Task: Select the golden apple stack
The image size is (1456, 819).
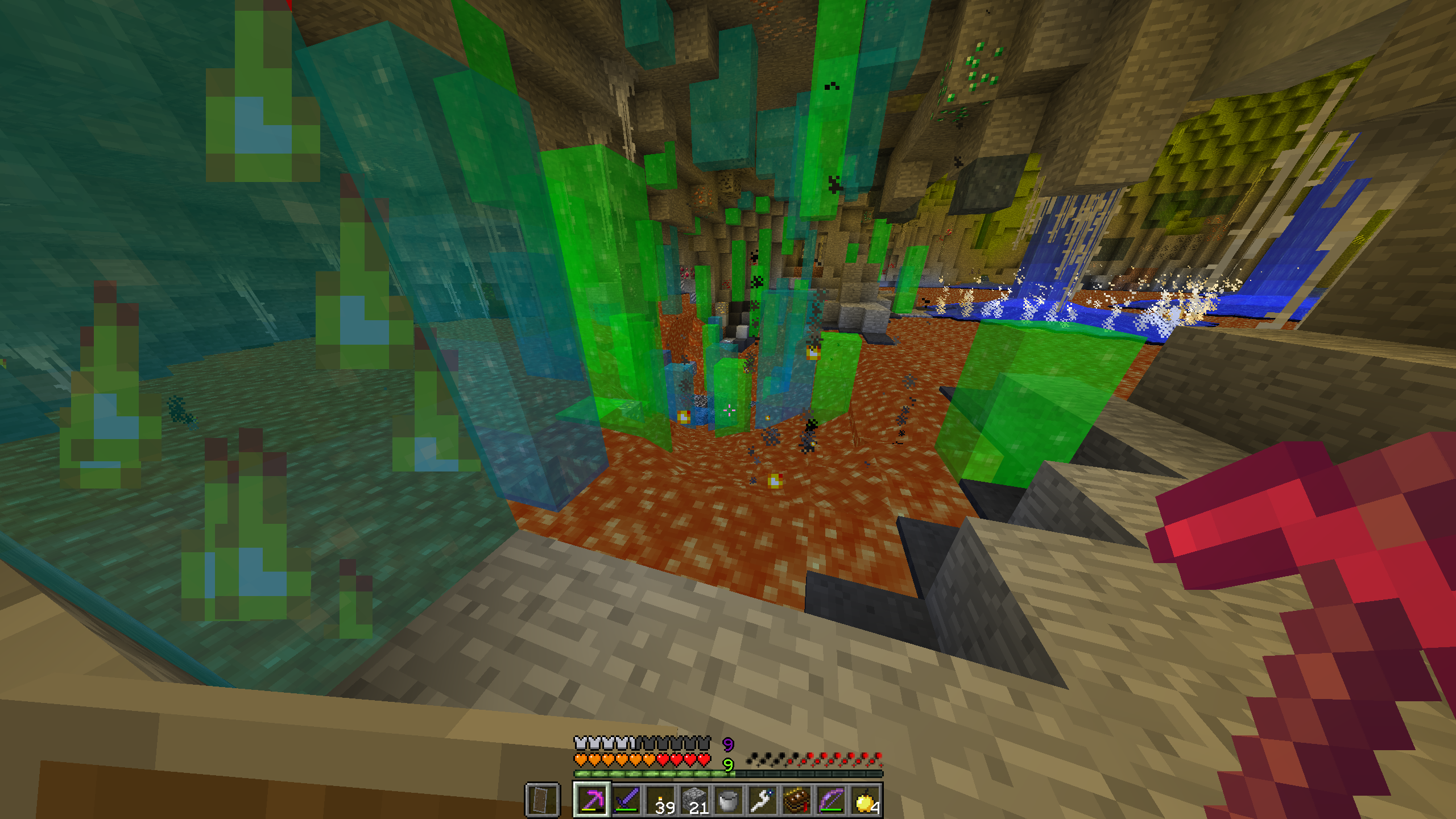Action: pos(865,800)
